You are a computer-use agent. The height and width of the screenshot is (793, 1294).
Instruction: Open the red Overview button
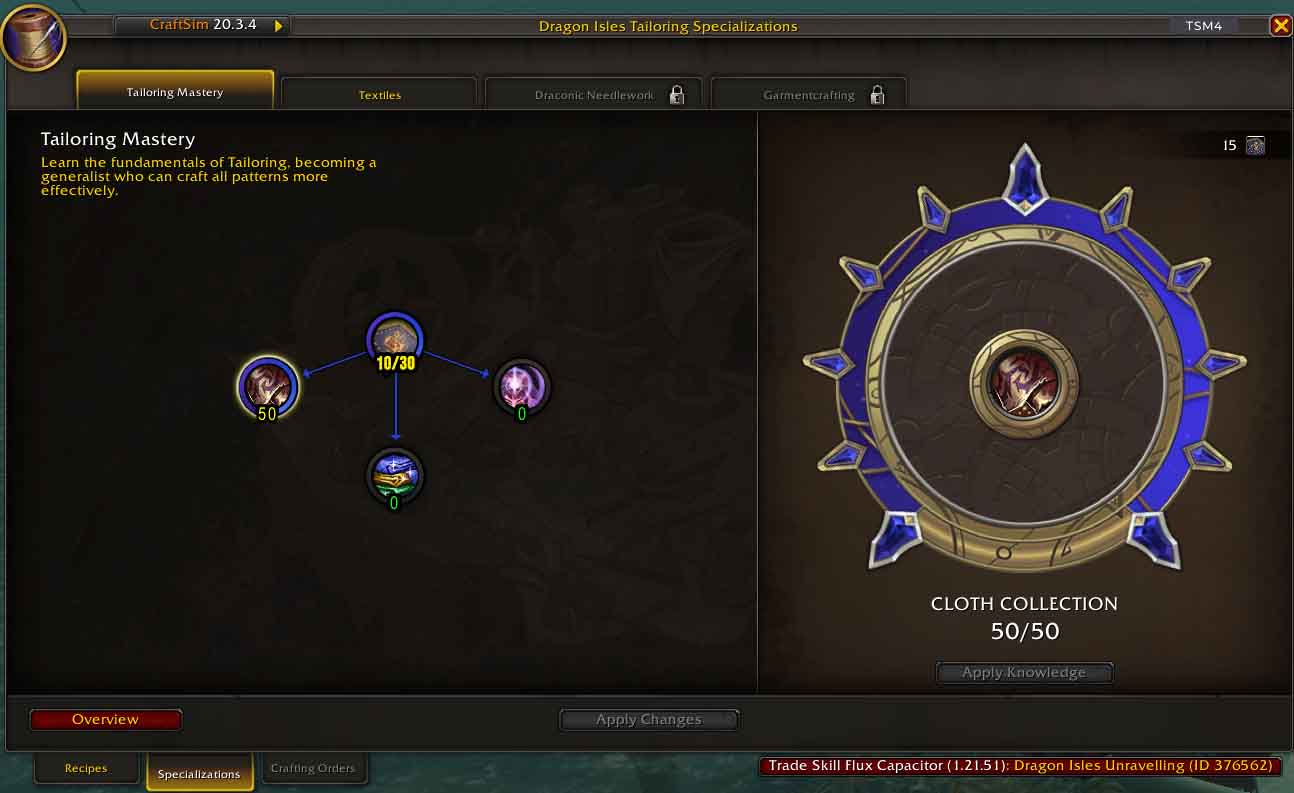coord(106,720)
